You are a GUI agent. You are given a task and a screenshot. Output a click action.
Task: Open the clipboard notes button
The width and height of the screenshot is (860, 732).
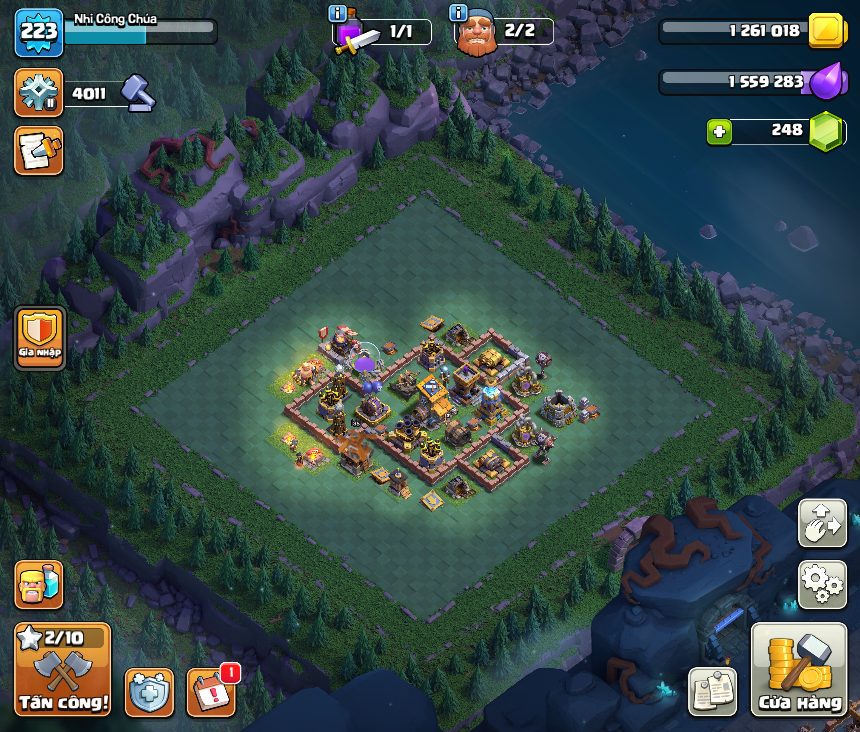713,691
